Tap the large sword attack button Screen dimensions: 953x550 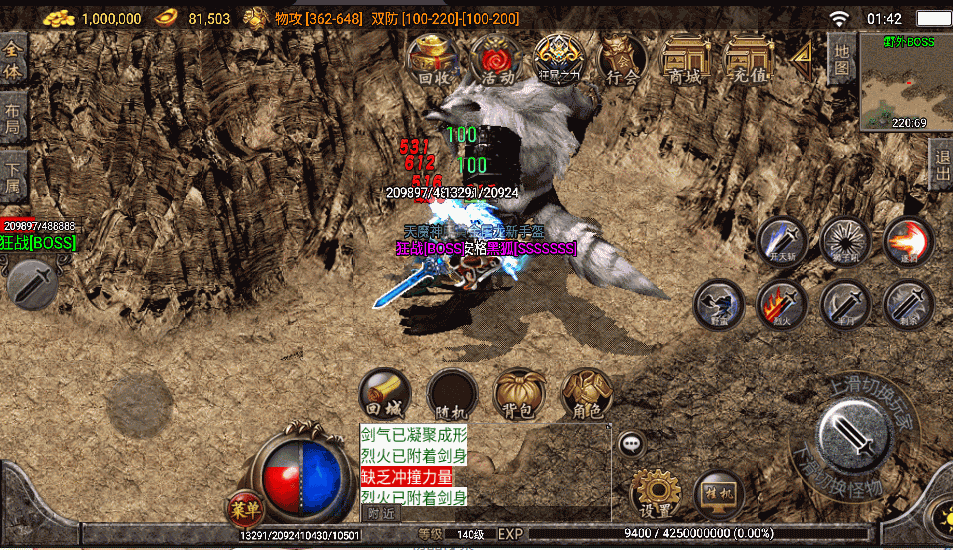point(853,432)
